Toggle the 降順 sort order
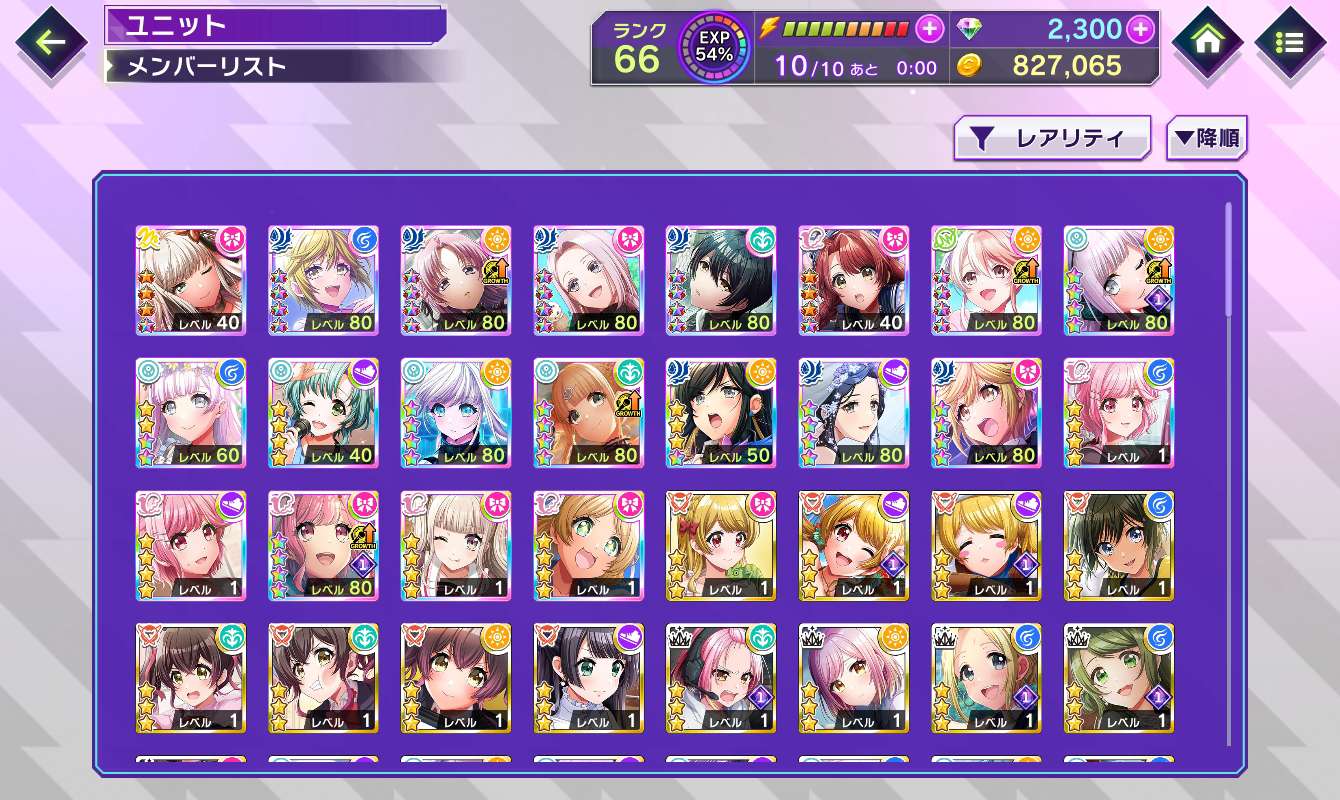The height and width of the screenshot is (800, 1340). 1207,139
